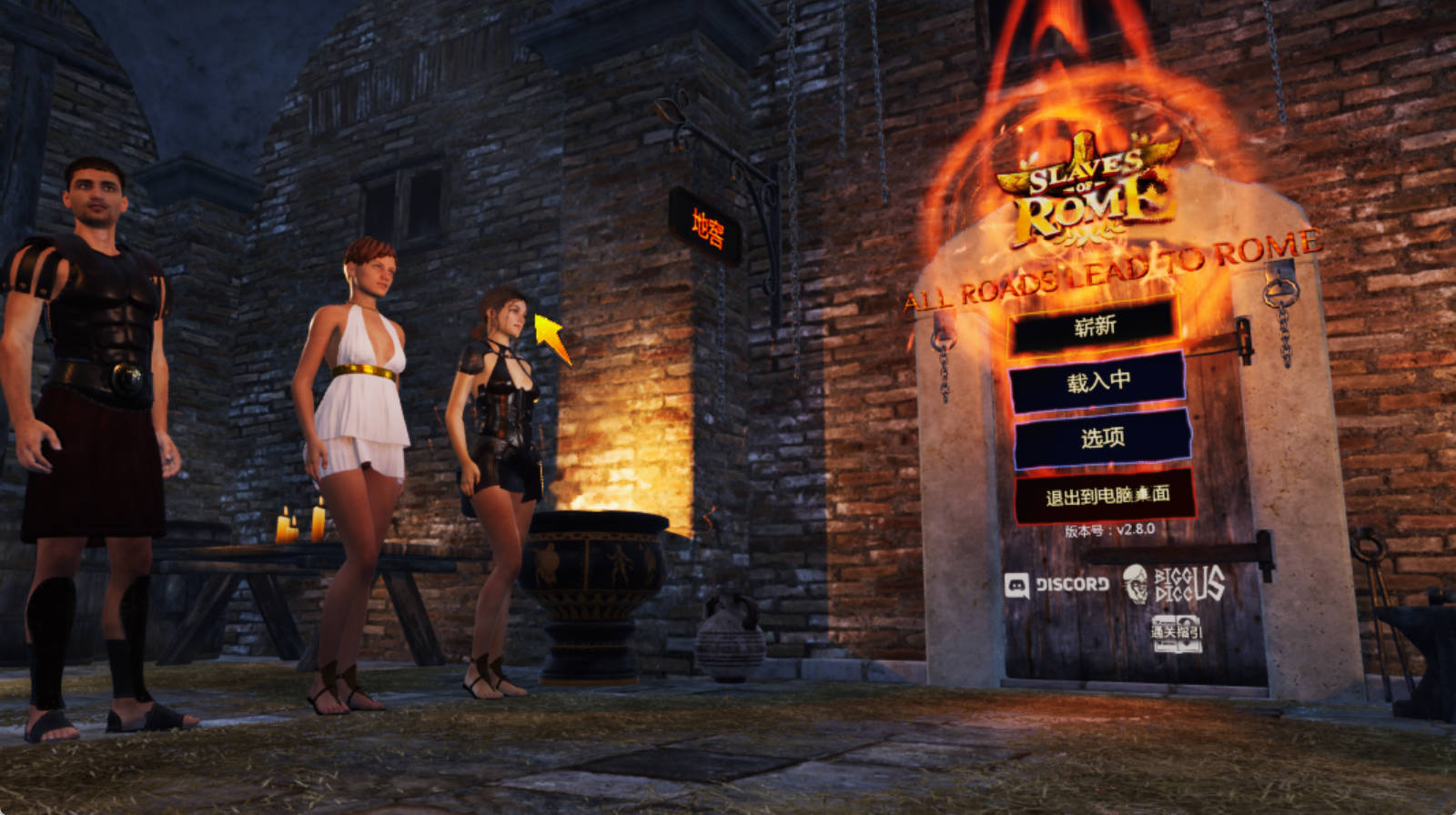The image size is (1456, 815).
Task: Open the 载入中 load game menu
Action: click(x=1097, y=381)
